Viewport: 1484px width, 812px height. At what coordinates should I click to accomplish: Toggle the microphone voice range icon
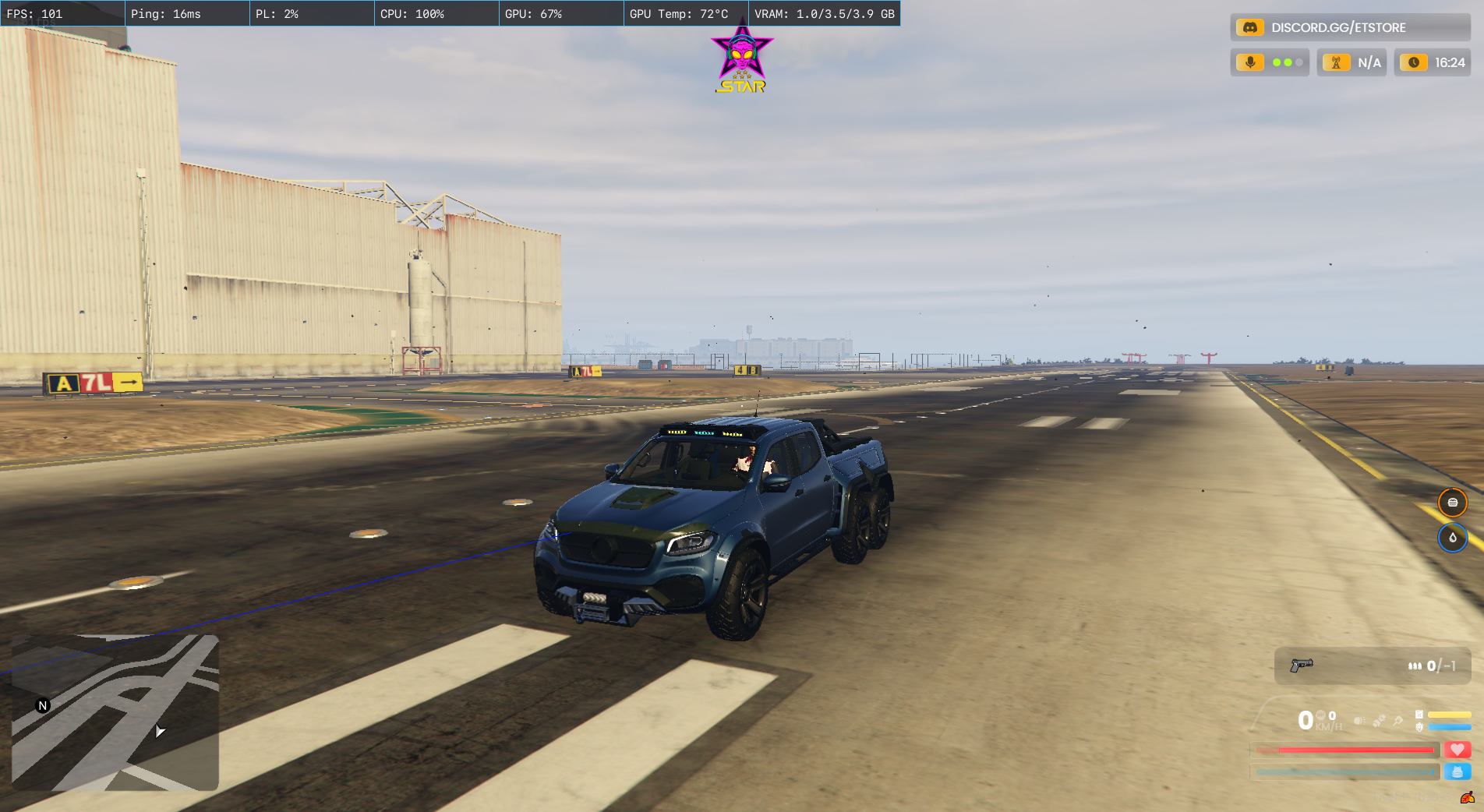click(x=1250, y=62)
